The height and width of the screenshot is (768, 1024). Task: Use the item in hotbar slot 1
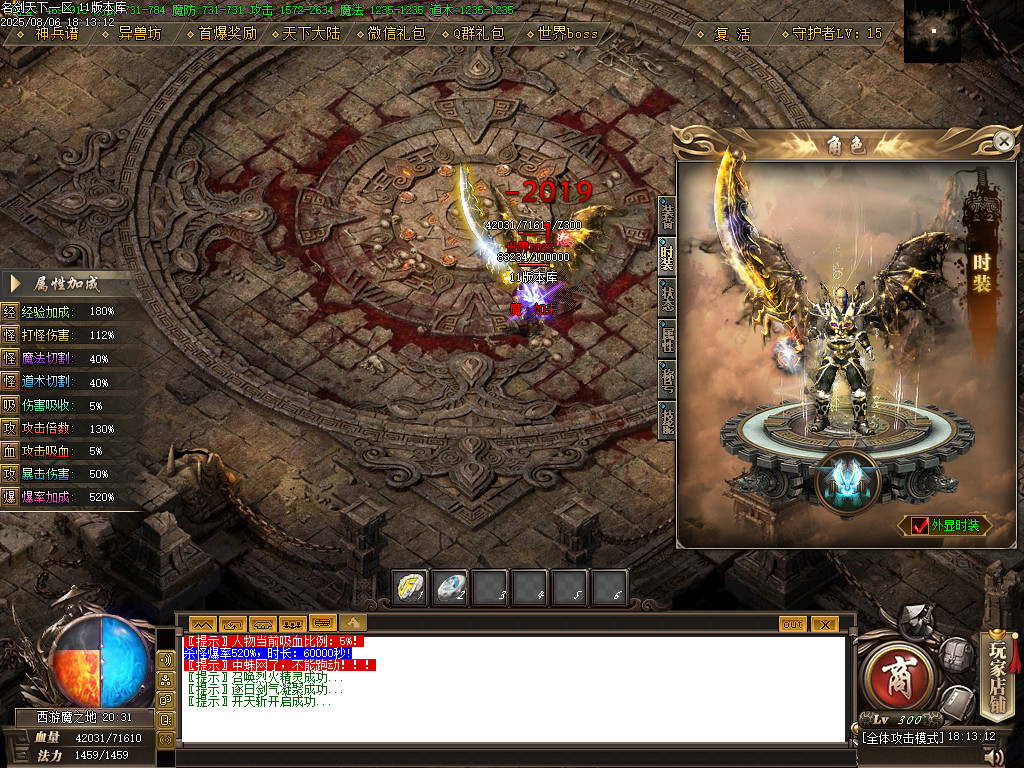pos(410,587)
